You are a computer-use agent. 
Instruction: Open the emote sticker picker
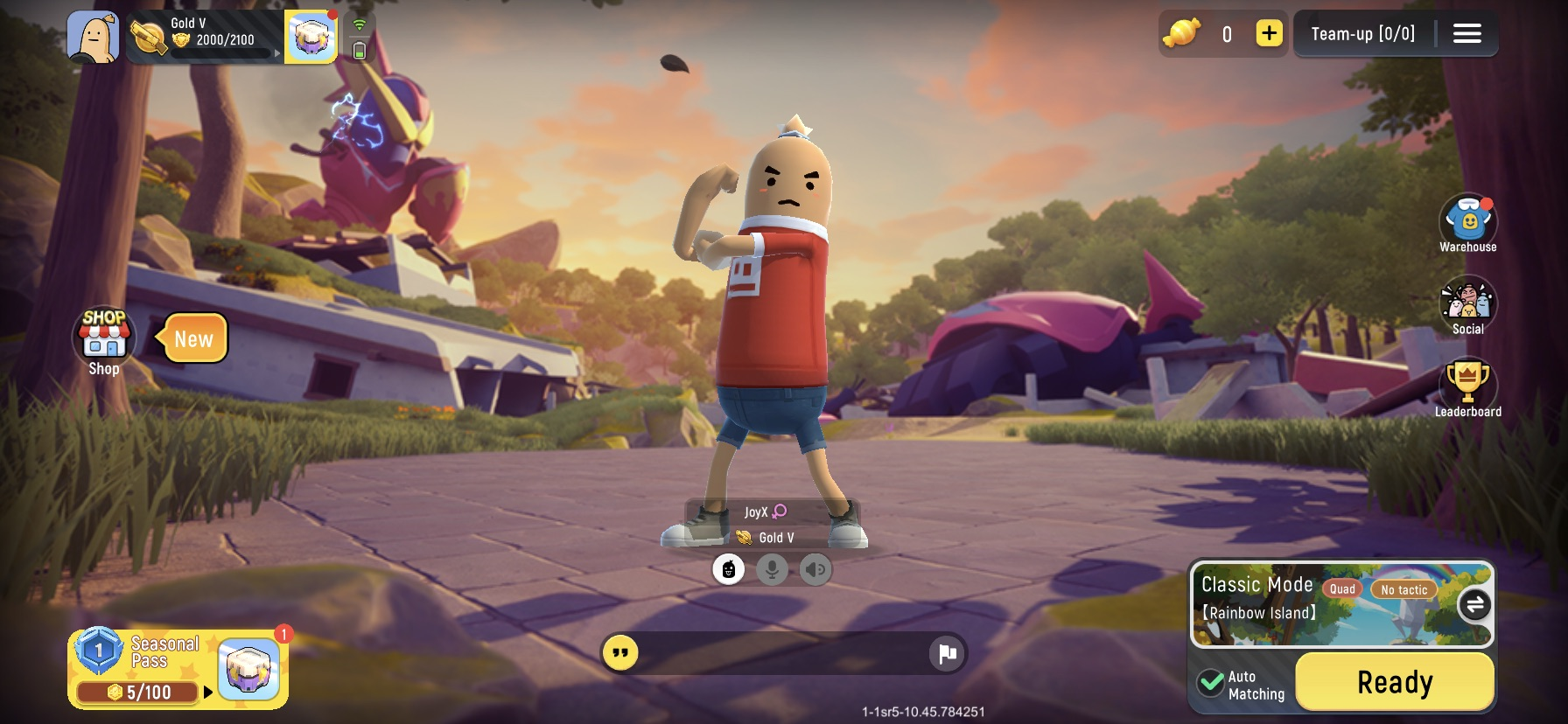729,569
